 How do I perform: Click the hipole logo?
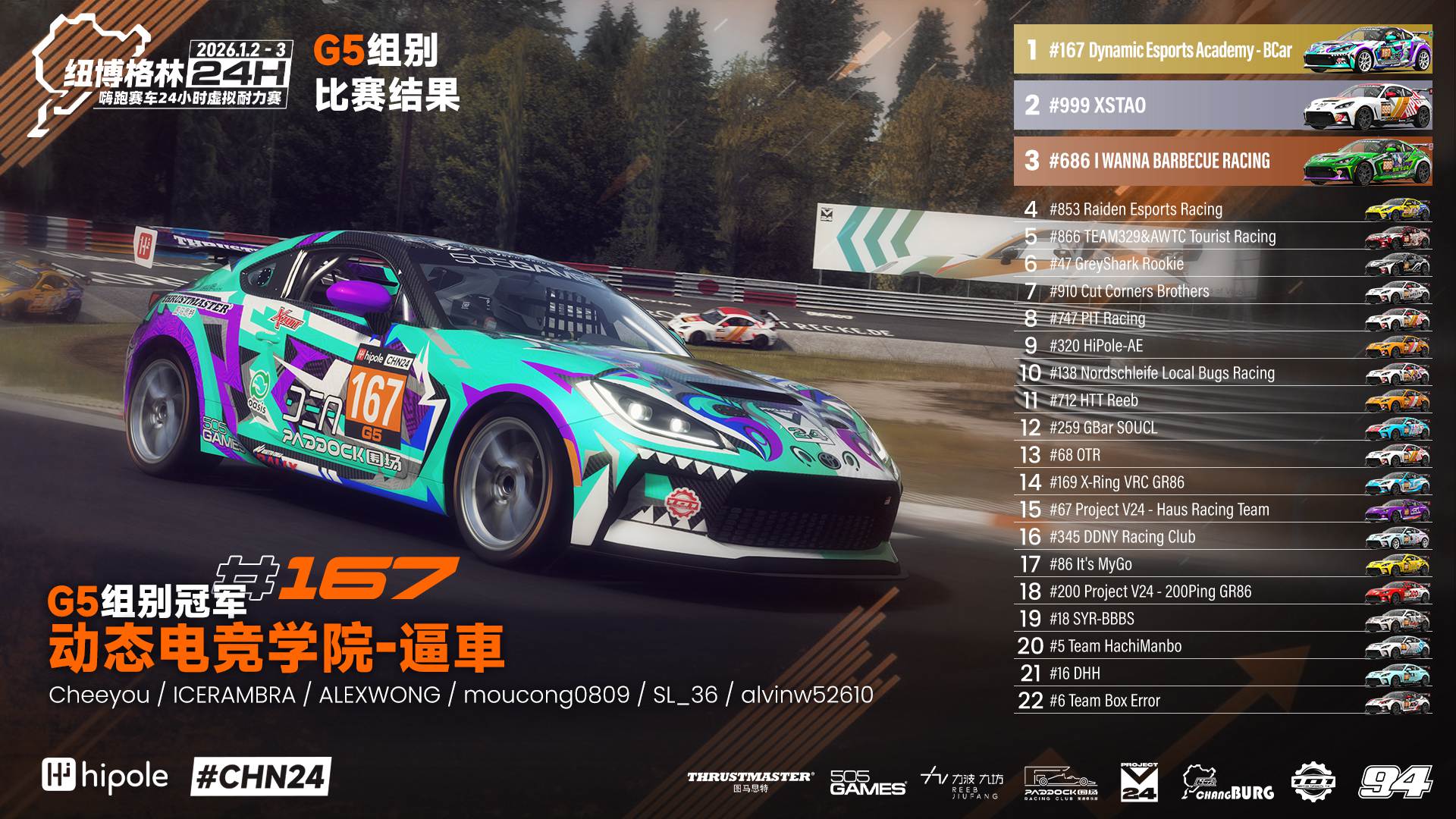(105, 777)
